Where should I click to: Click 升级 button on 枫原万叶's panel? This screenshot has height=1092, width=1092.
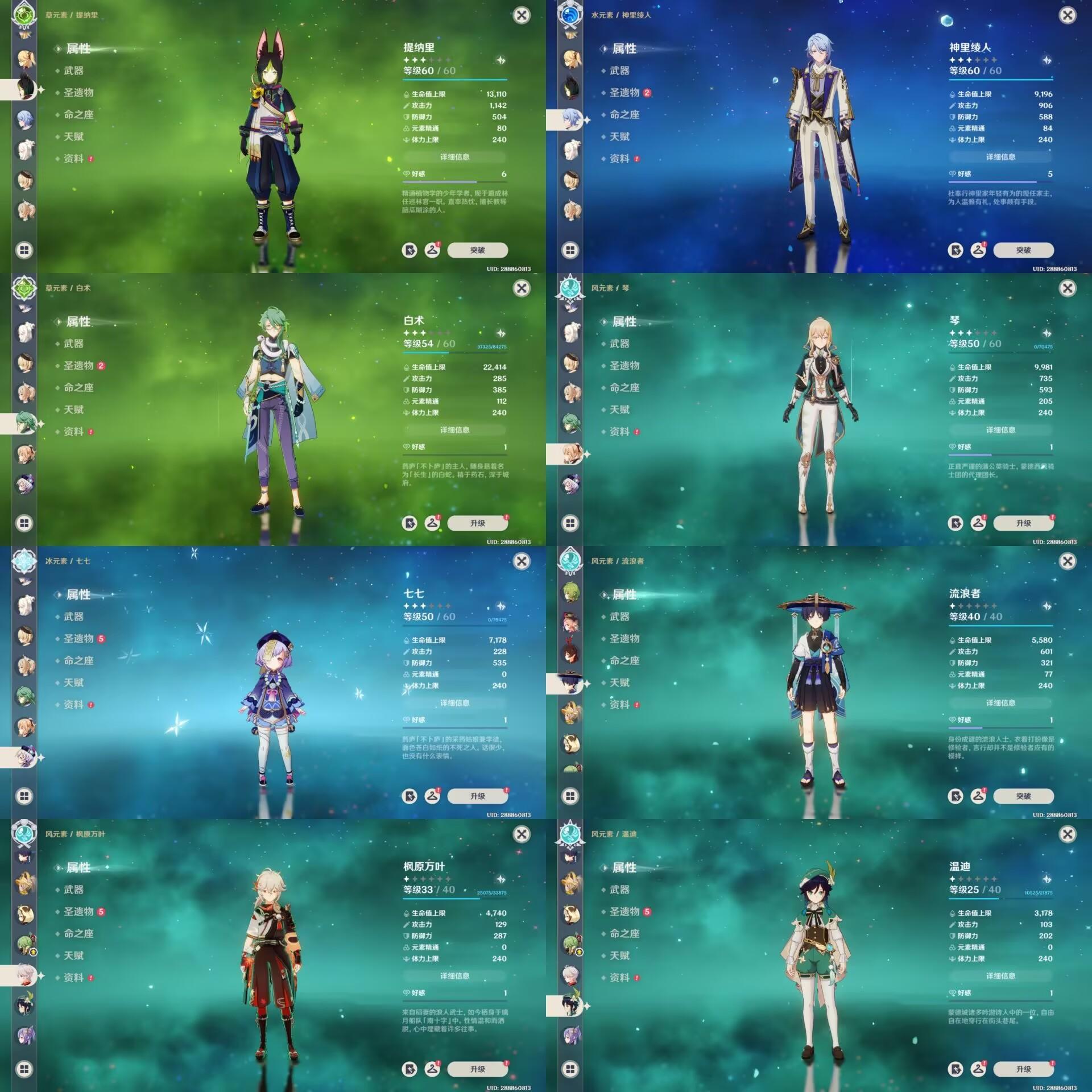tap(477, 1069)
